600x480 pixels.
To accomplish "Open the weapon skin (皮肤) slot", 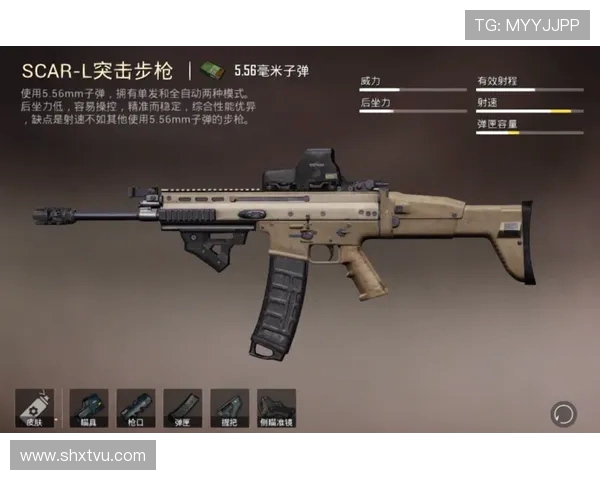I will tap(34, 407).
